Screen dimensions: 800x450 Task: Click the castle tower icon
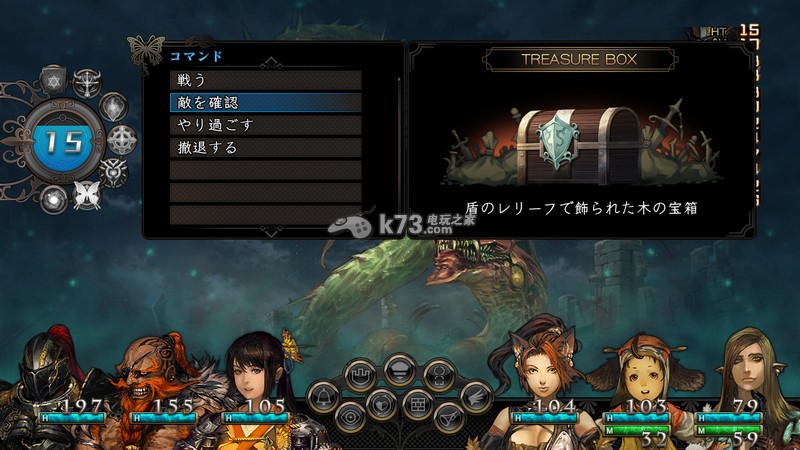[360, 376]
